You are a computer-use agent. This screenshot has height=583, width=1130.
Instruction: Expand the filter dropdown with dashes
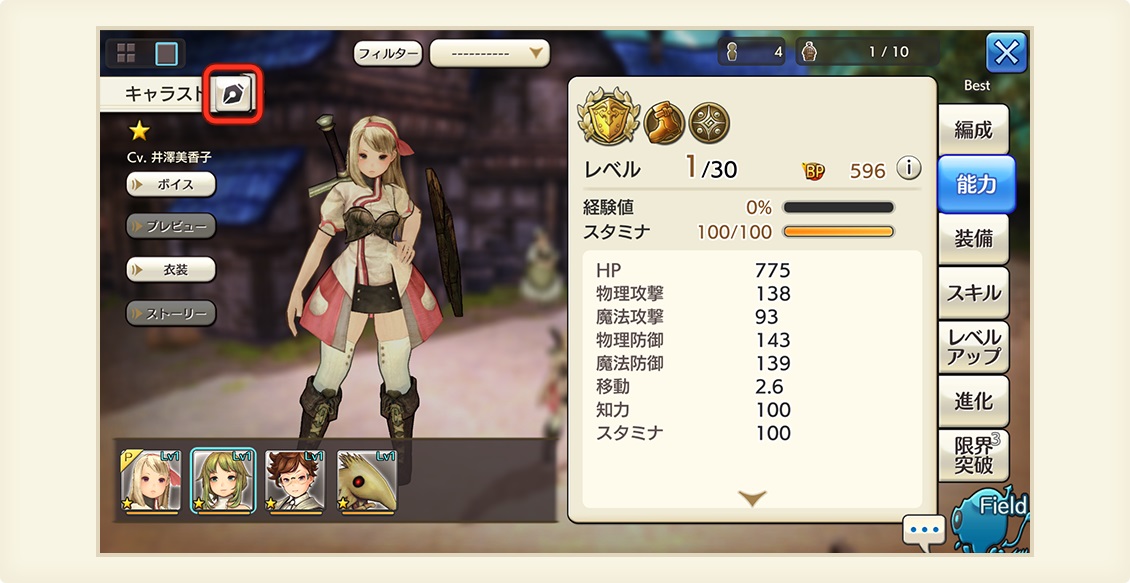click(x=490, y=53)
